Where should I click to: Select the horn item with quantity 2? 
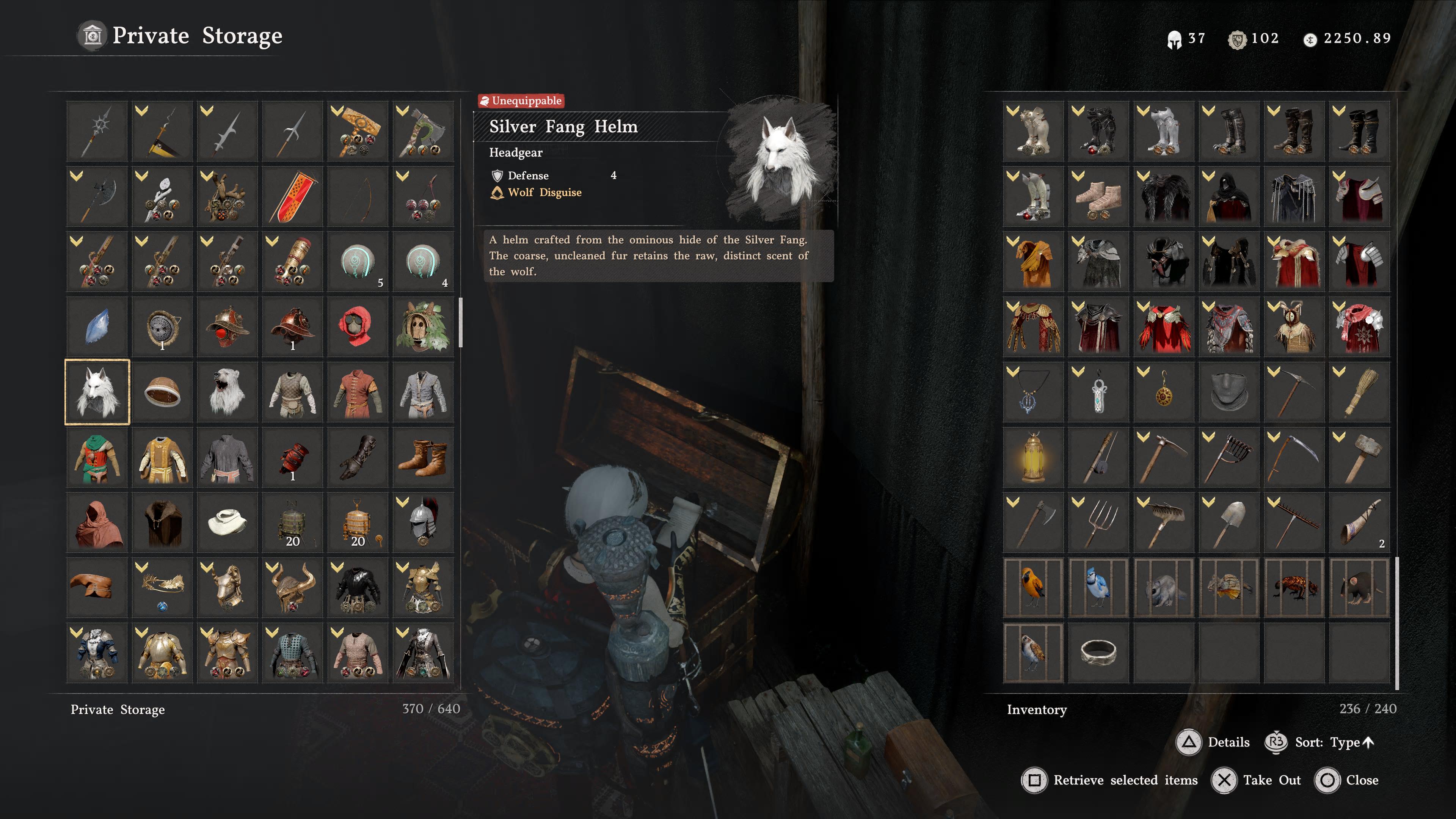click(1359, 522)
